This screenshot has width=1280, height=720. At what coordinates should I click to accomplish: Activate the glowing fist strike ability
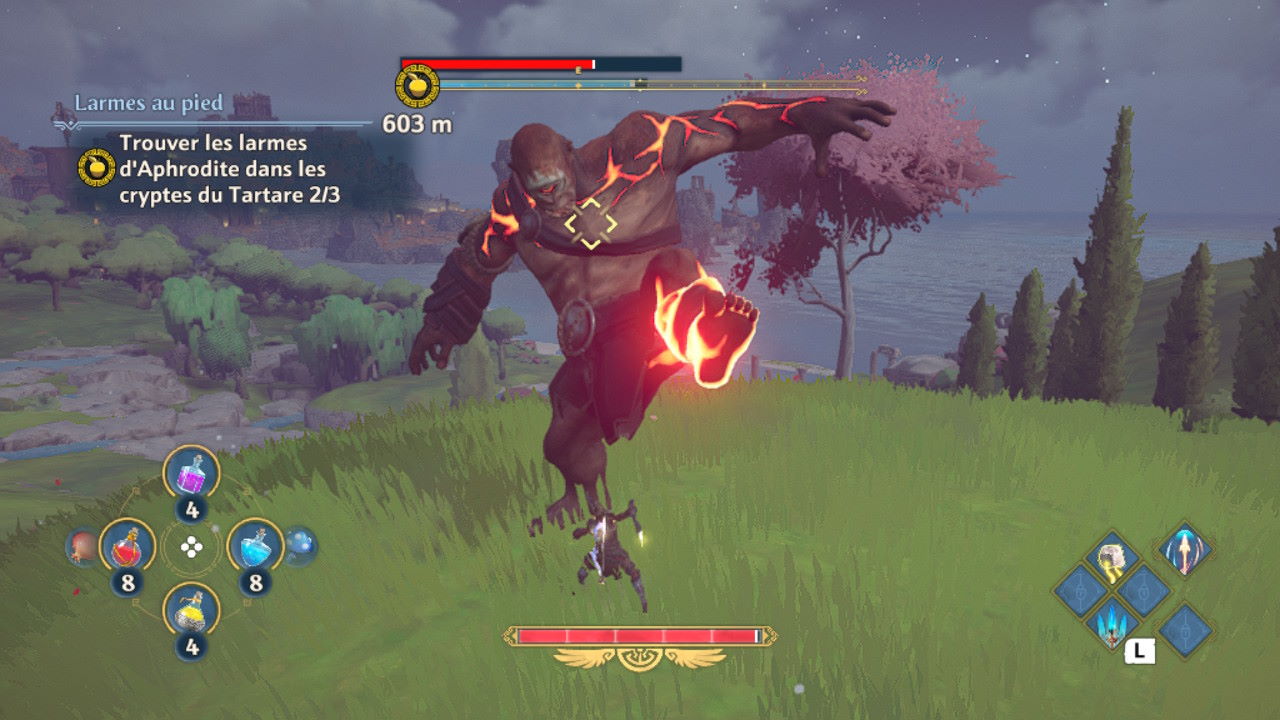point(1111,562)
